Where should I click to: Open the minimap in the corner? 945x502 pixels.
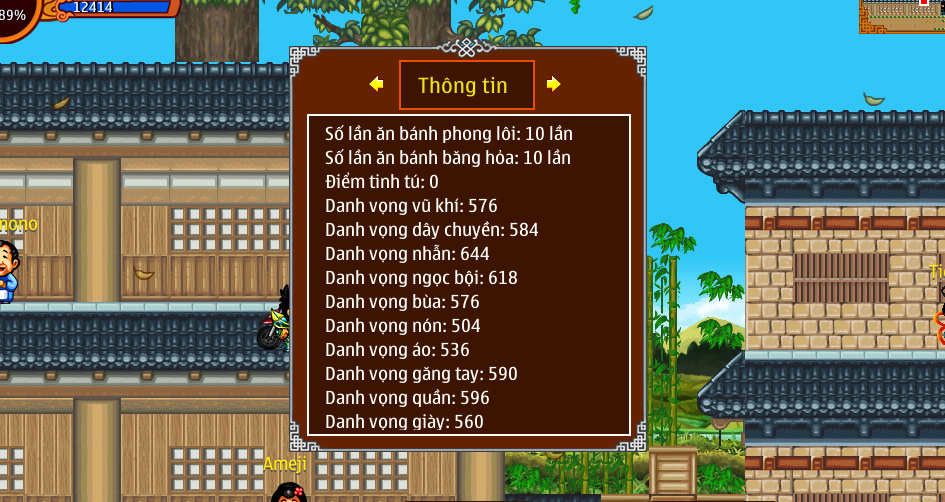(x=902, y=17)
